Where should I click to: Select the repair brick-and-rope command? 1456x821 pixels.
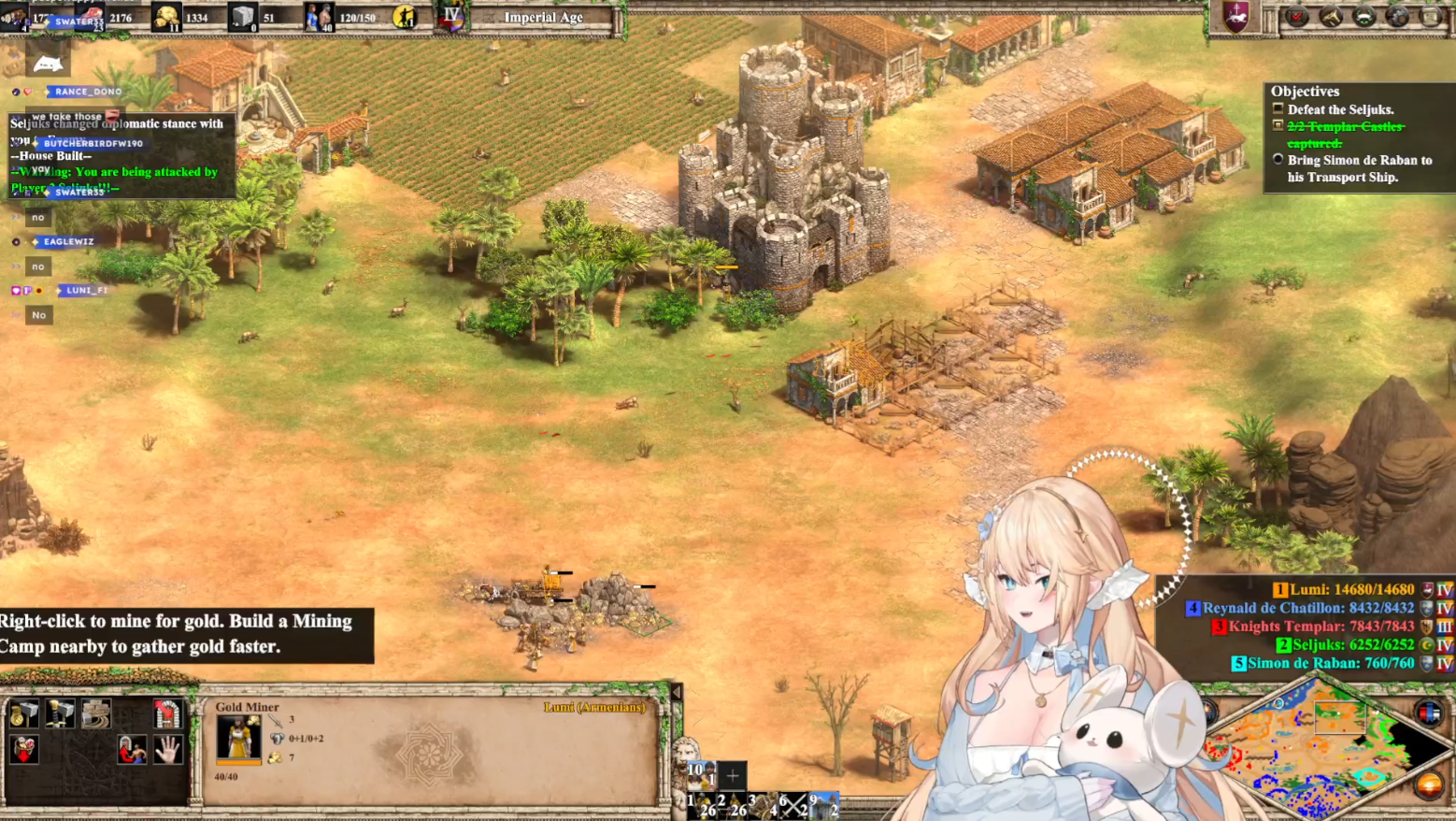coord(95,714)
